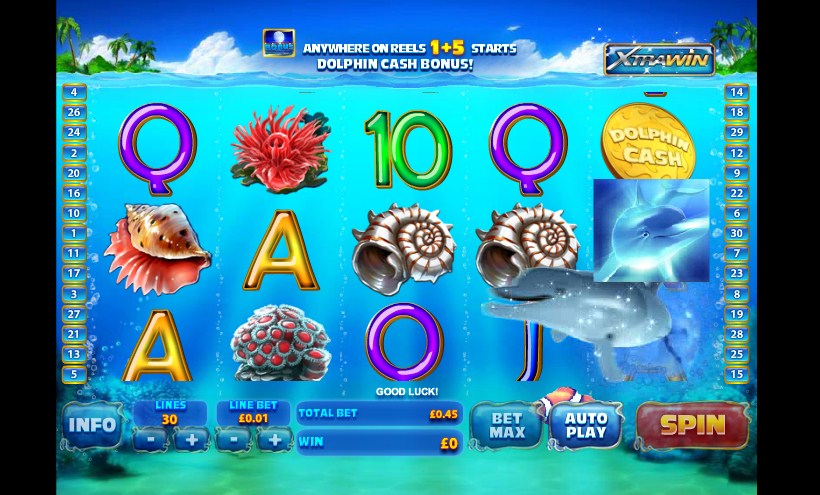Choose payline number 14 marker
The width and height of the screenshot is (820, 495).
[737, 91]
